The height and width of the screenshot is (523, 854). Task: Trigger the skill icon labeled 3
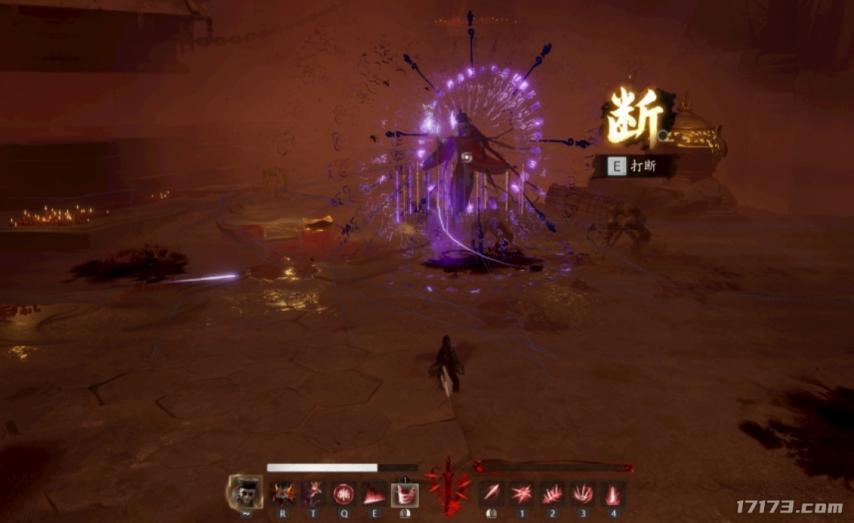[582, 492]
